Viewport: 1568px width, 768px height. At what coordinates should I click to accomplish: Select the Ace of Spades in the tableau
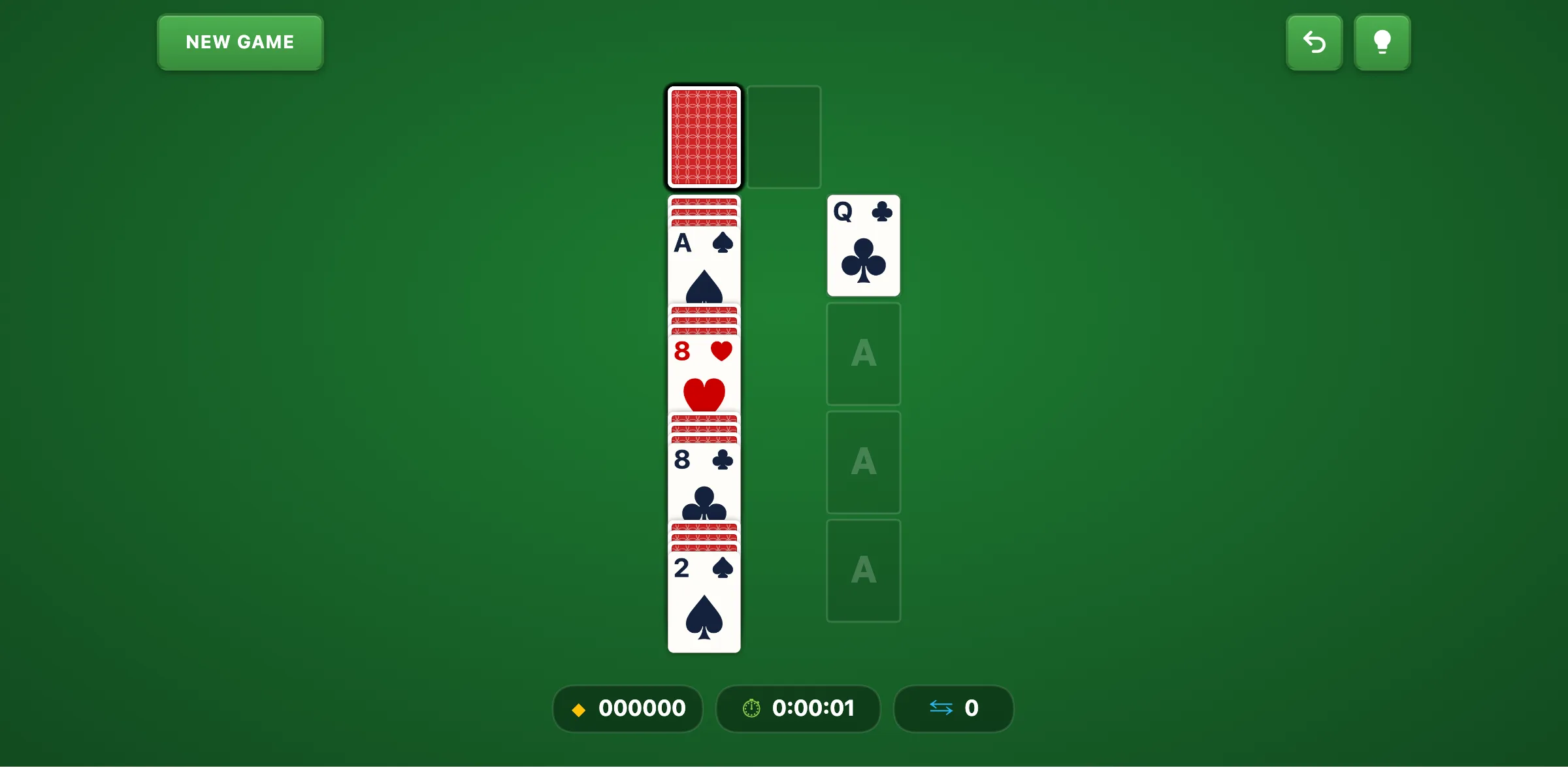point(704,261)
